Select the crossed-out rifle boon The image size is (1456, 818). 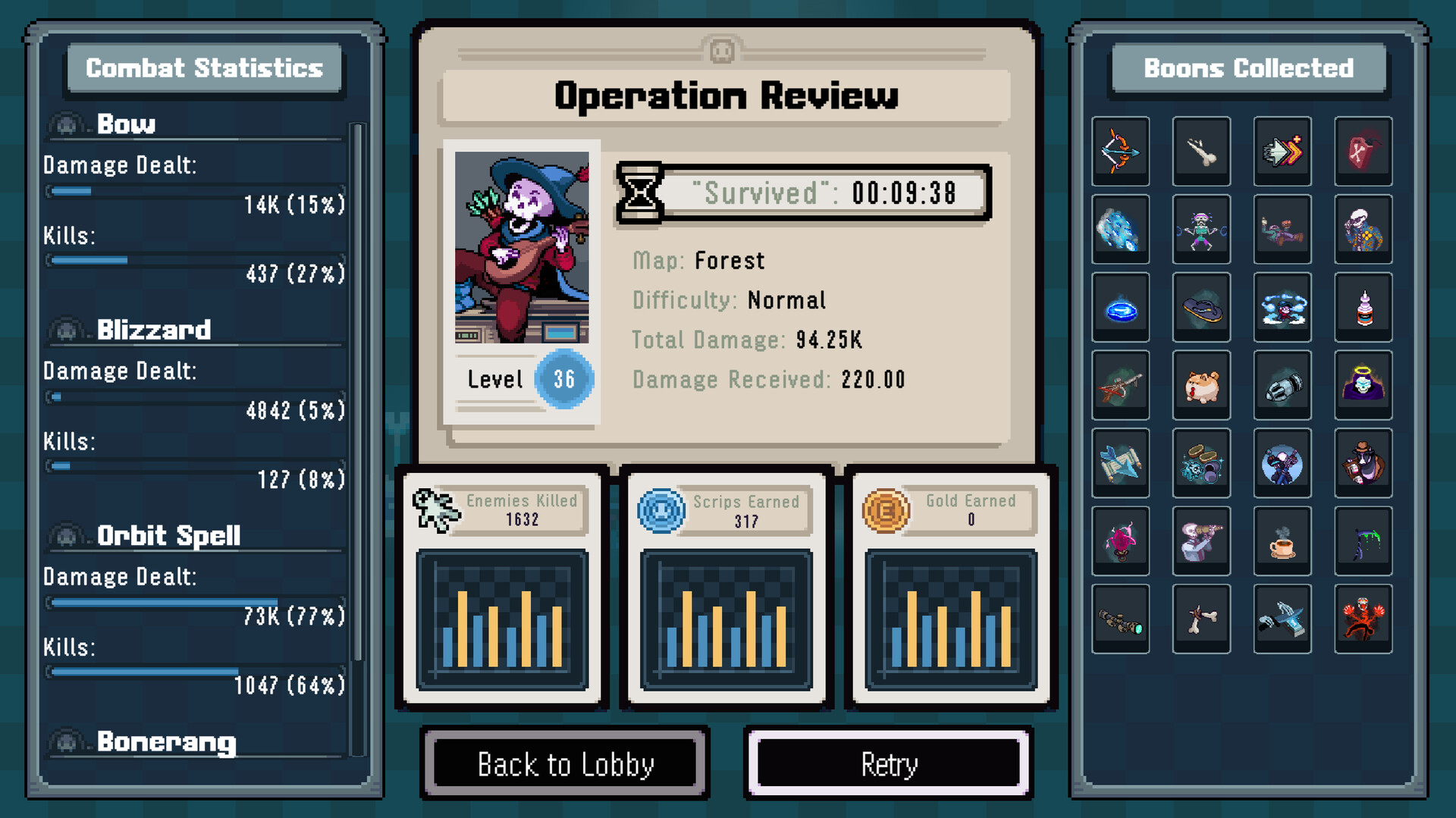coord(1120,385)
